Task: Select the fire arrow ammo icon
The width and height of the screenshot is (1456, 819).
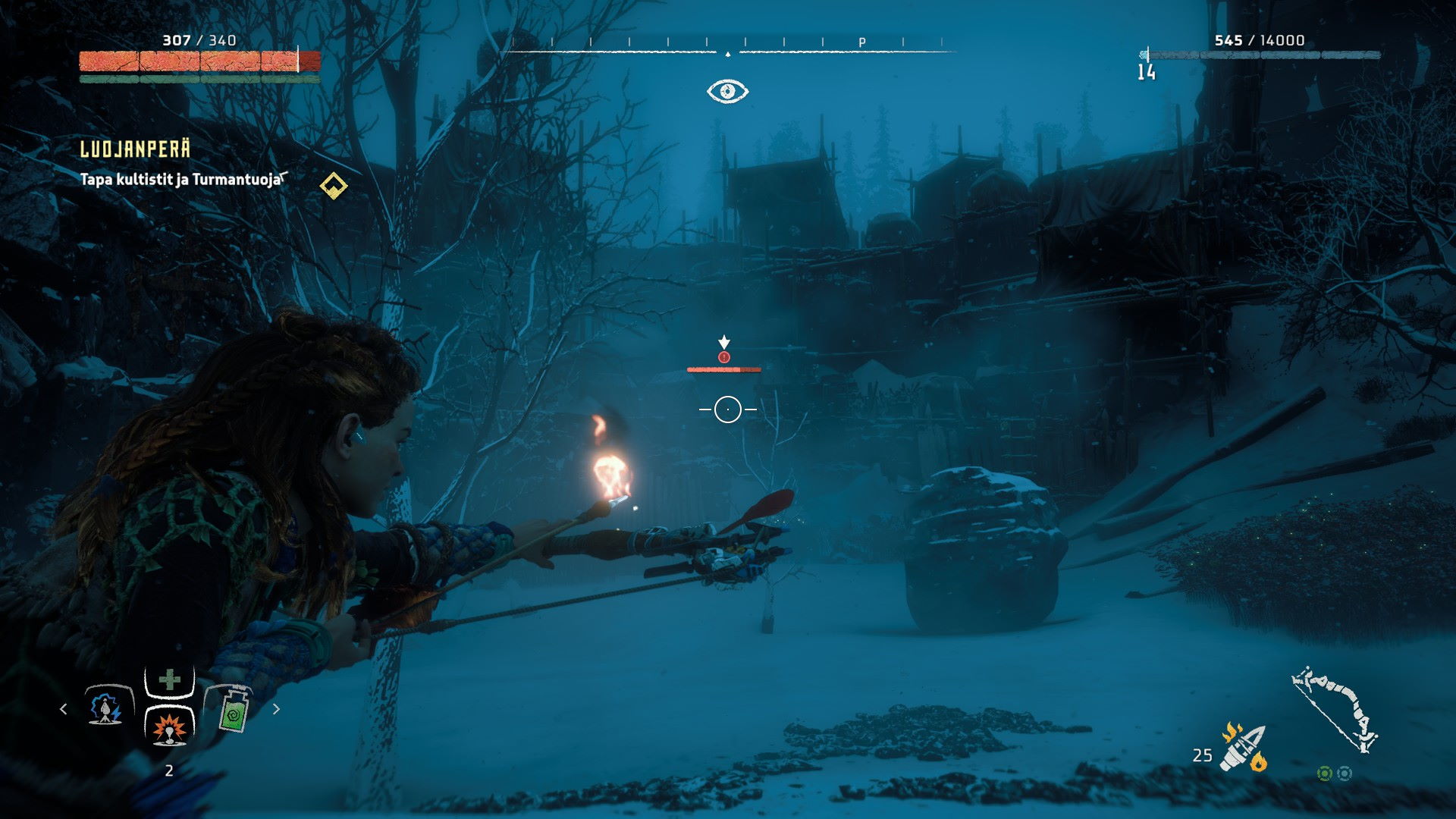Action: pyautogui.click(x=1242, y=748)
